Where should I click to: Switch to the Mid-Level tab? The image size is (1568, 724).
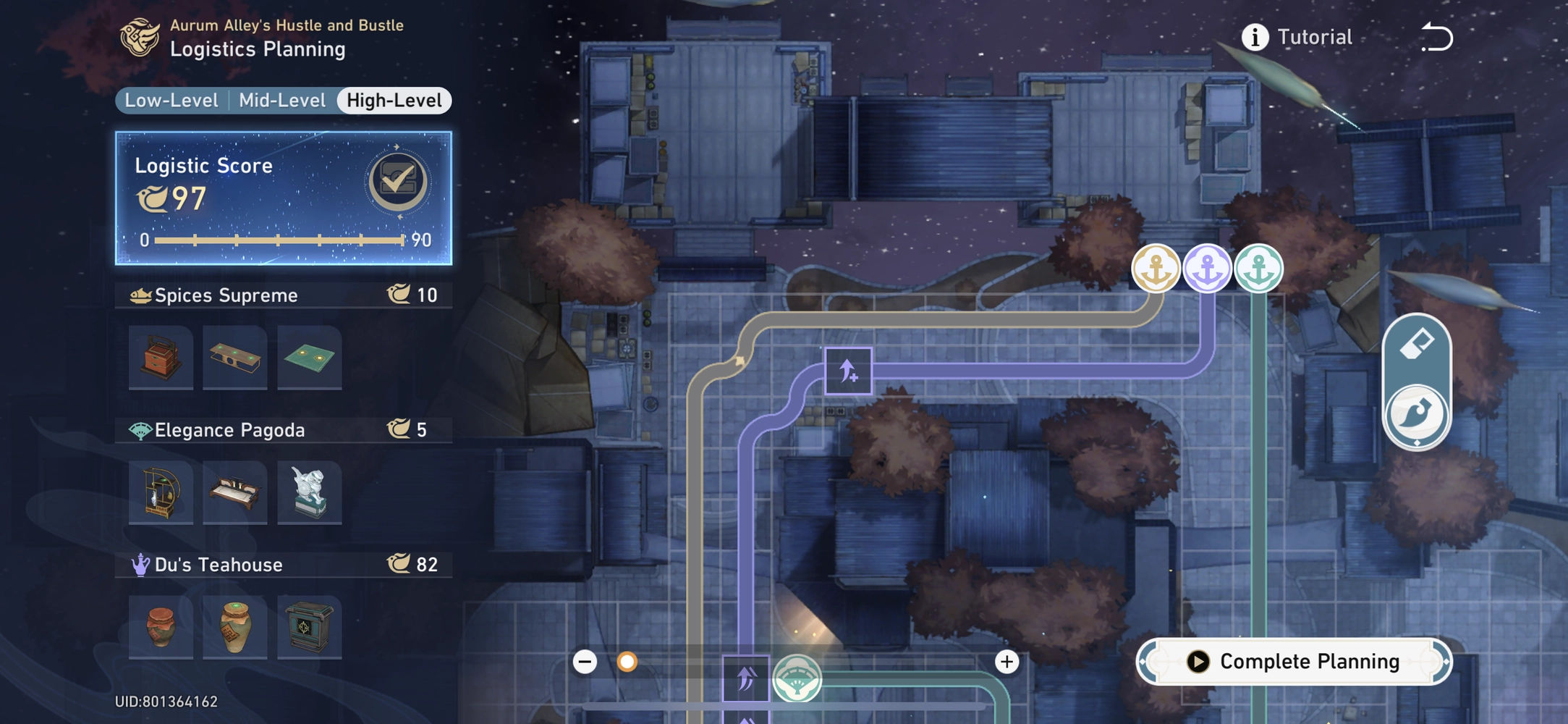point(281,101)
